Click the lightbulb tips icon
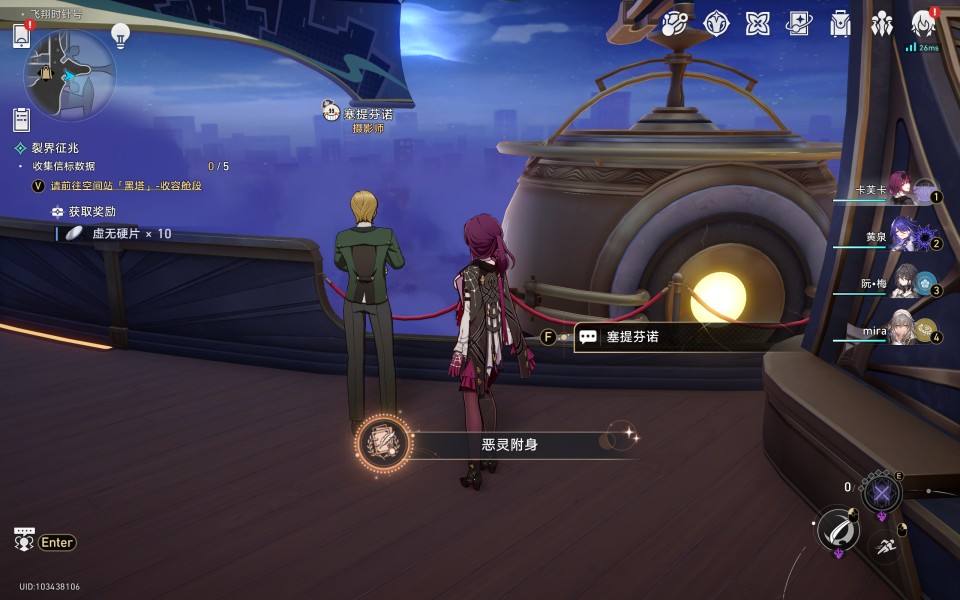960x600 pixels. pyautogui.click(x=120, y=36)
